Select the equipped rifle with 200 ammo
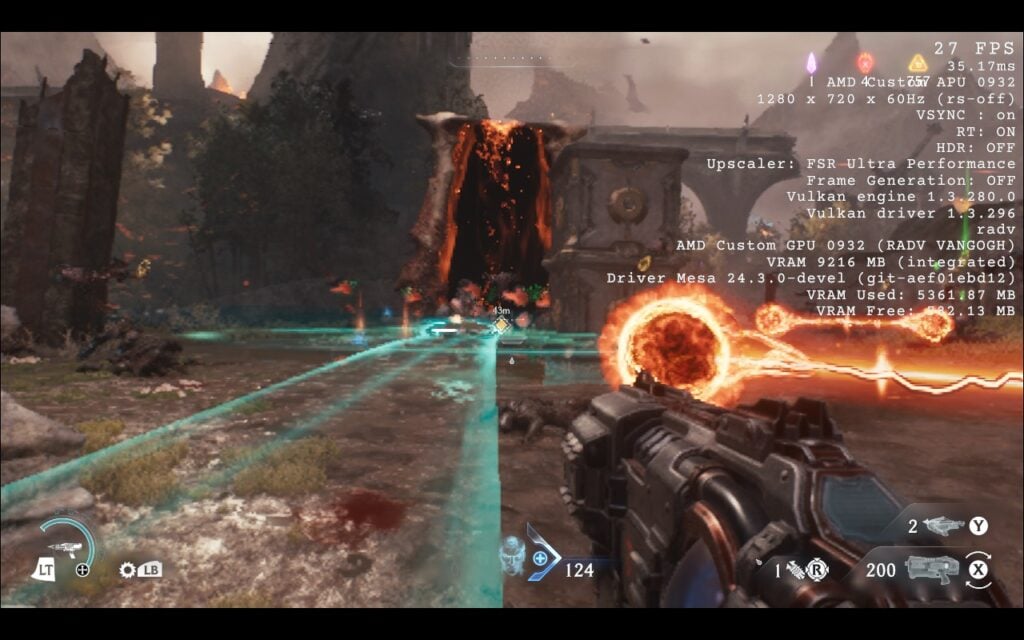1024x640 pixels. click(931, 569)
